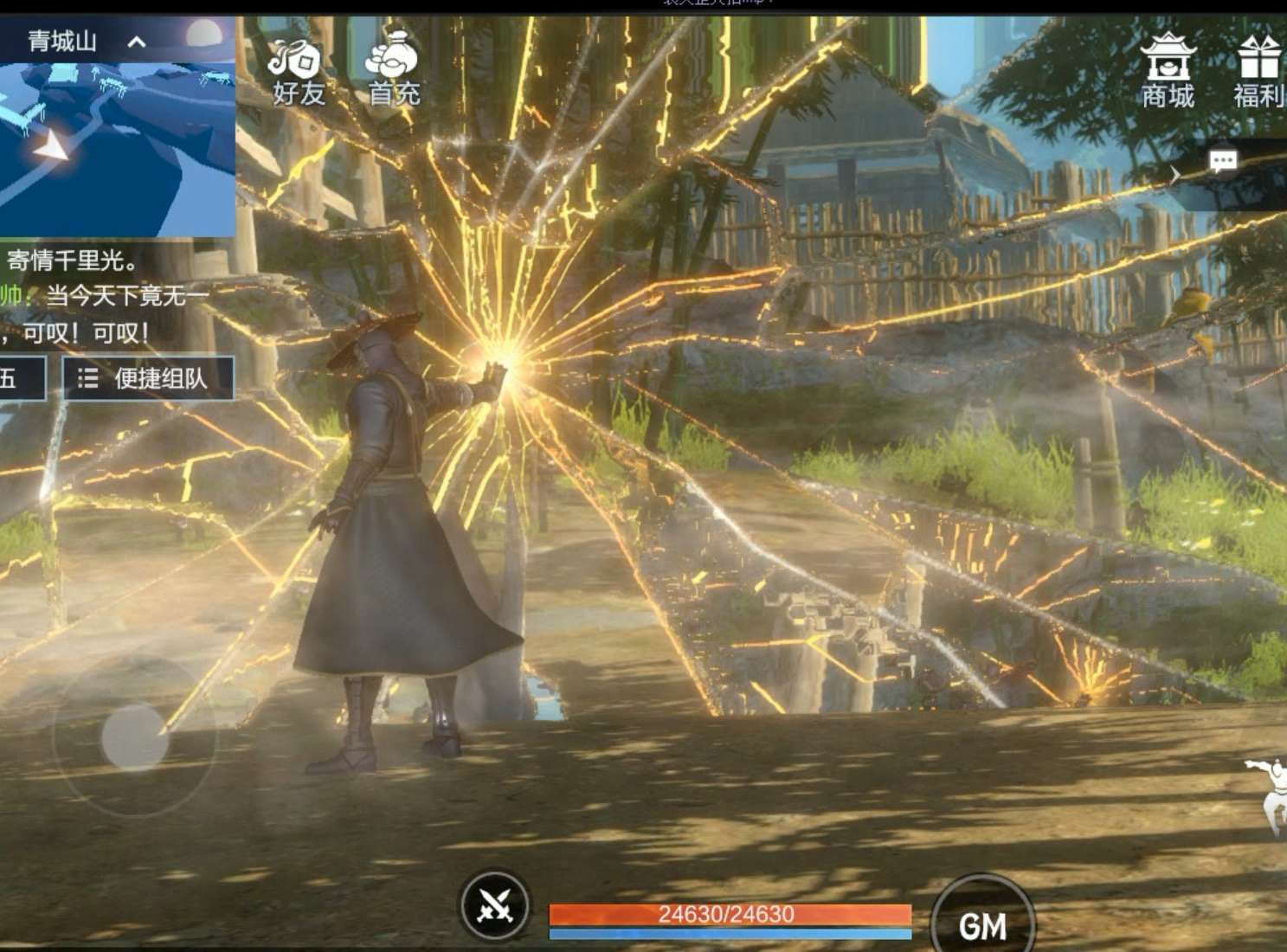Open the chat speech bubble icon
This screenshot has height=952, width=1287.
(1222, 162)
